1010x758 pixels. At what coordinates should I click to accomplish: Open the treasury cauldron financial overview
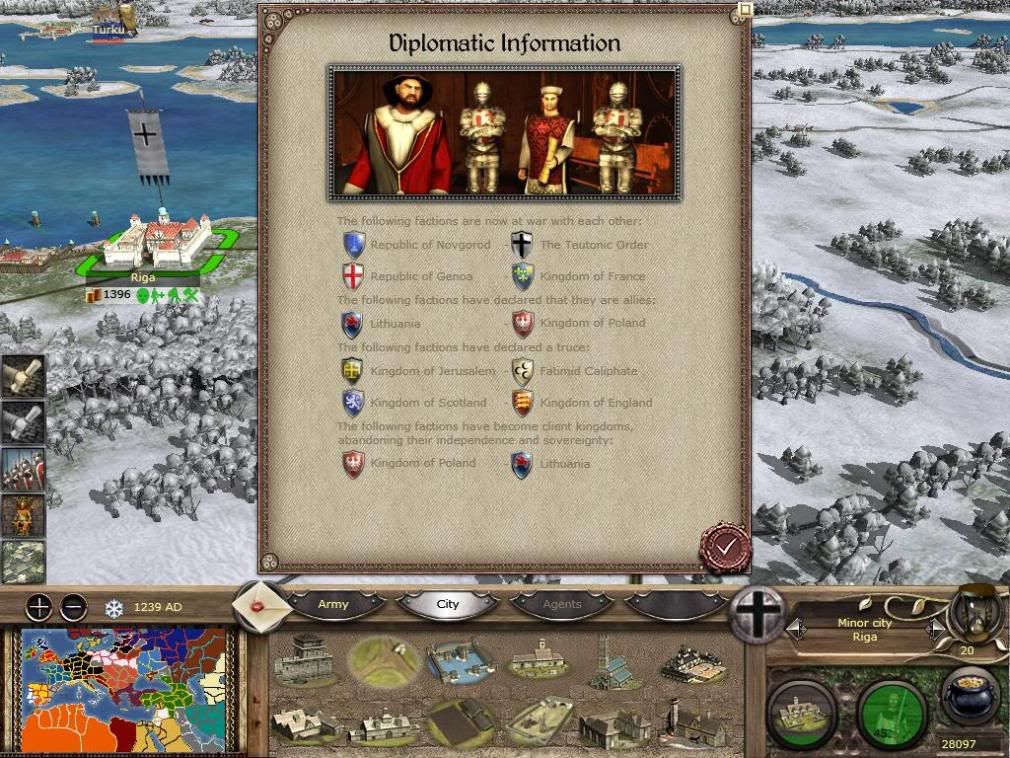coord(971,697)
